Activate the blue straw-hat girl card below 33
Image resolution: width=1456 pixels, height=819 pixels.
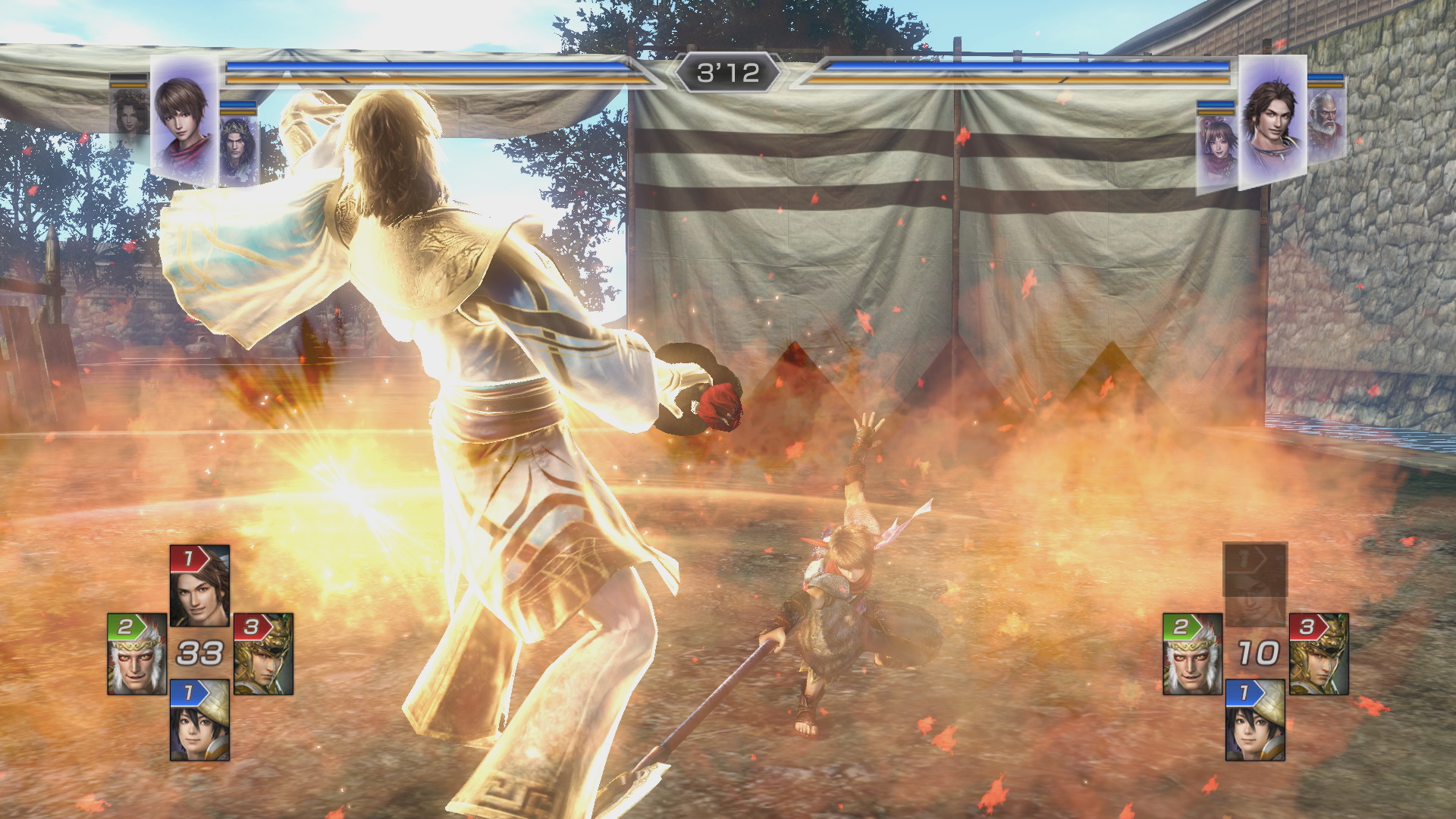(x=199, y=720)
